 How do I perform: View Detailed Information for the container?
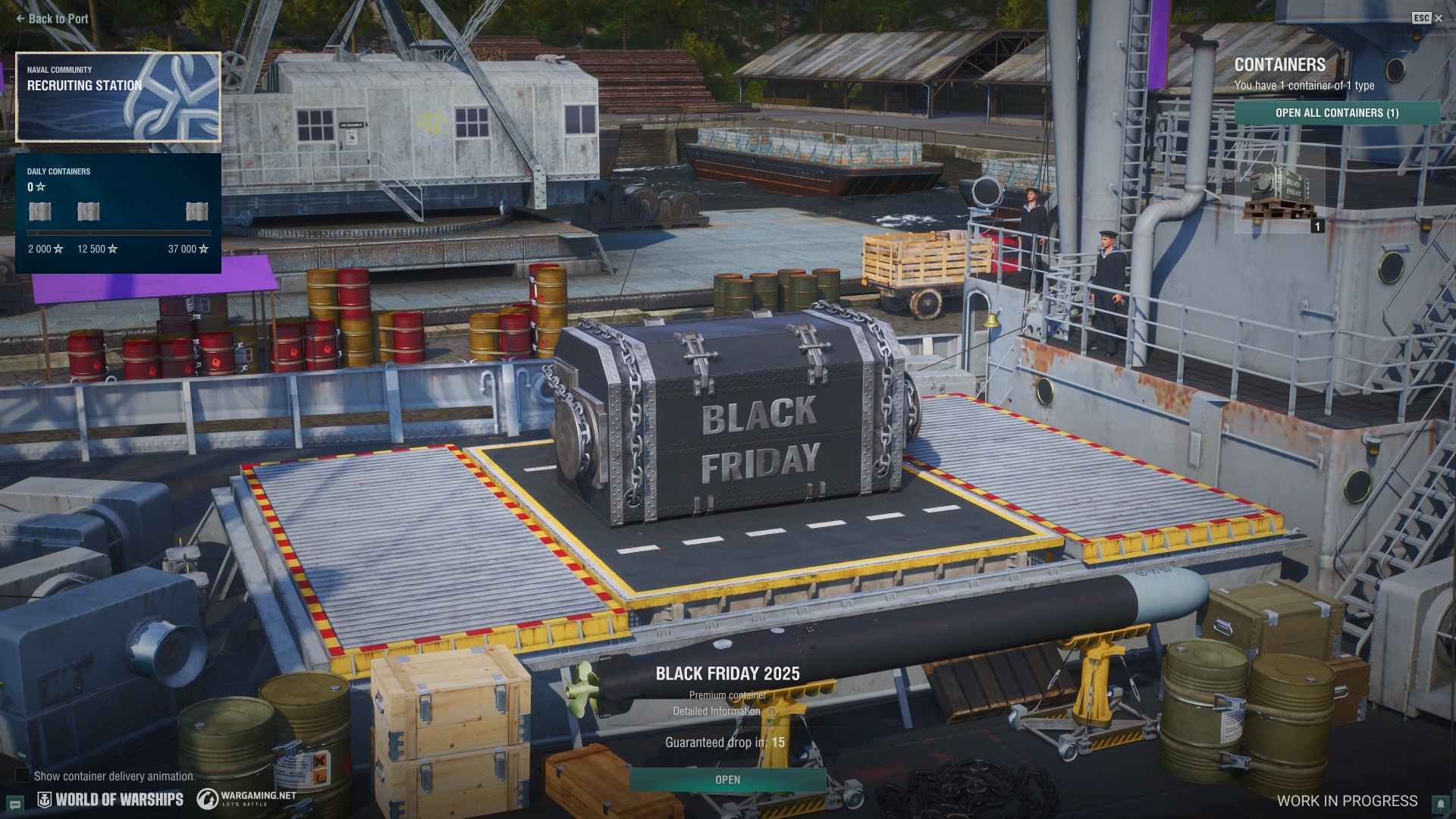click(717, 711)
